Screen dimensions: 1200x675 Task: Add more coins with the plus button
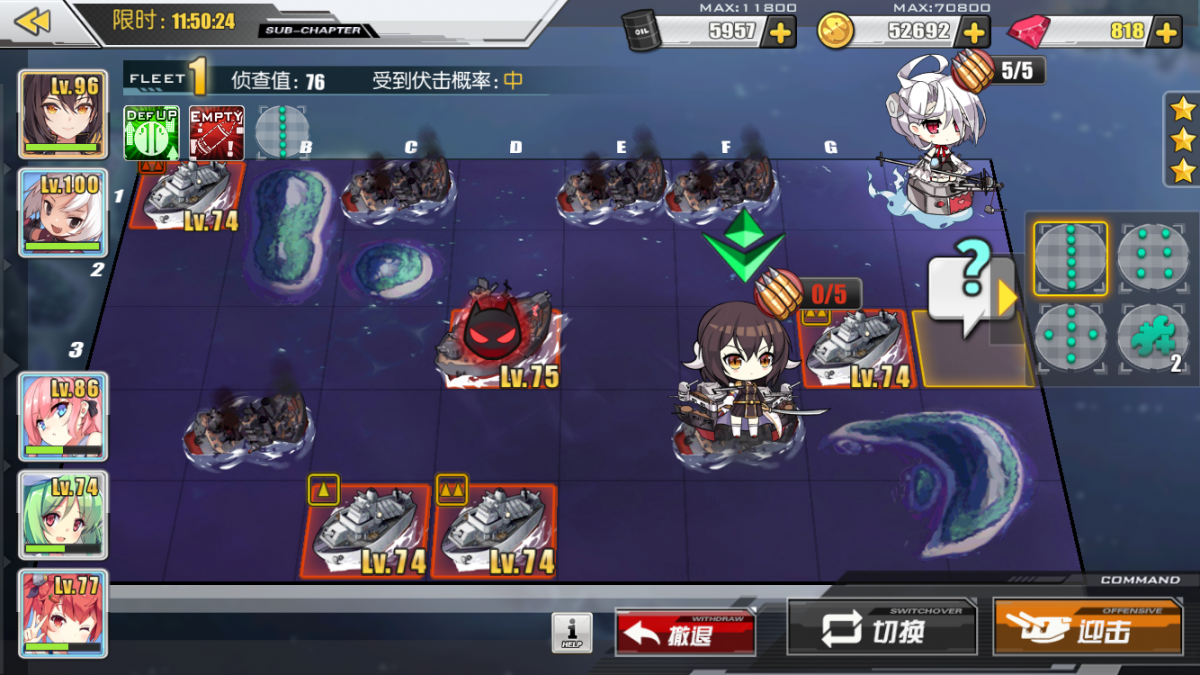[x=974, y=32]
